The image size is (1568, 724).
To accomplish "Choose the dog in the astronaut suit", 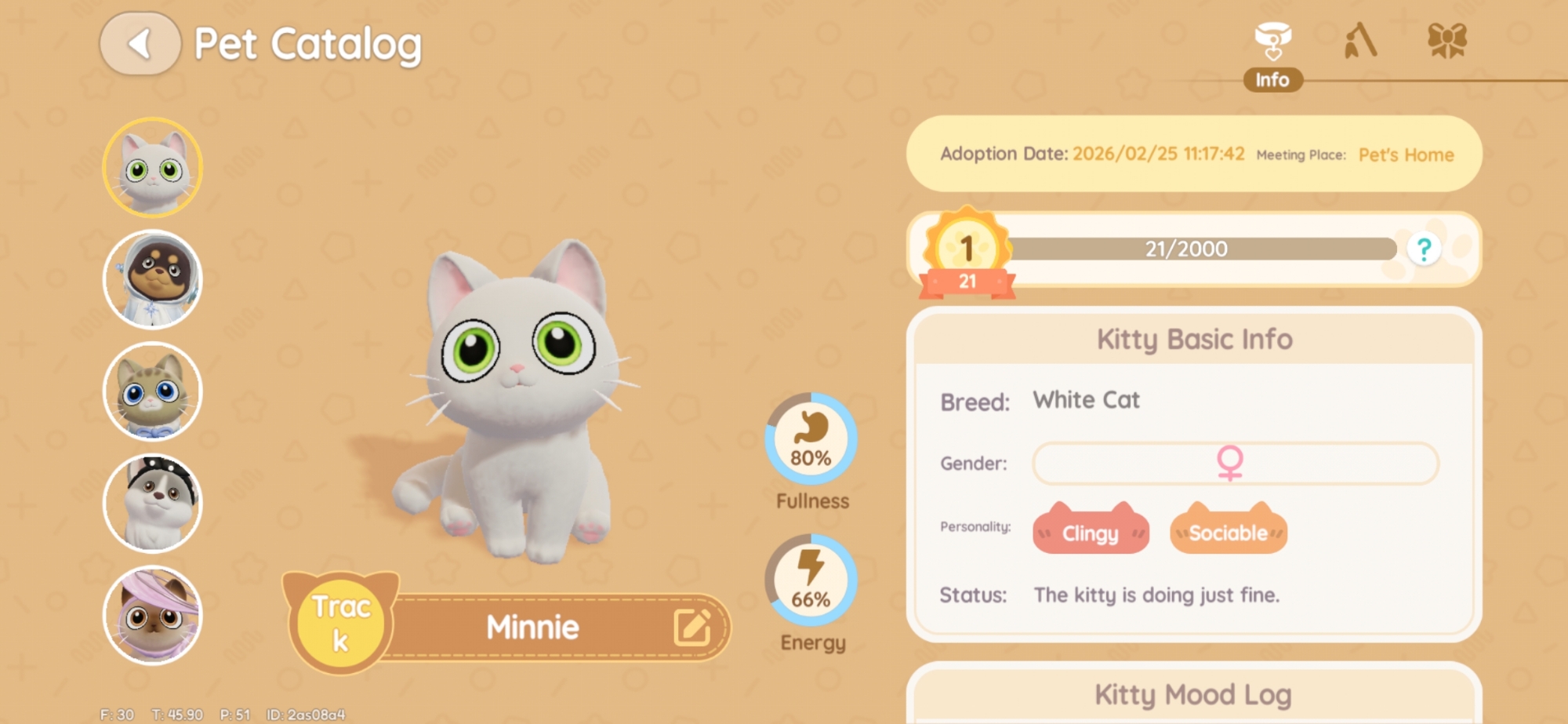I will pos(153,279).
